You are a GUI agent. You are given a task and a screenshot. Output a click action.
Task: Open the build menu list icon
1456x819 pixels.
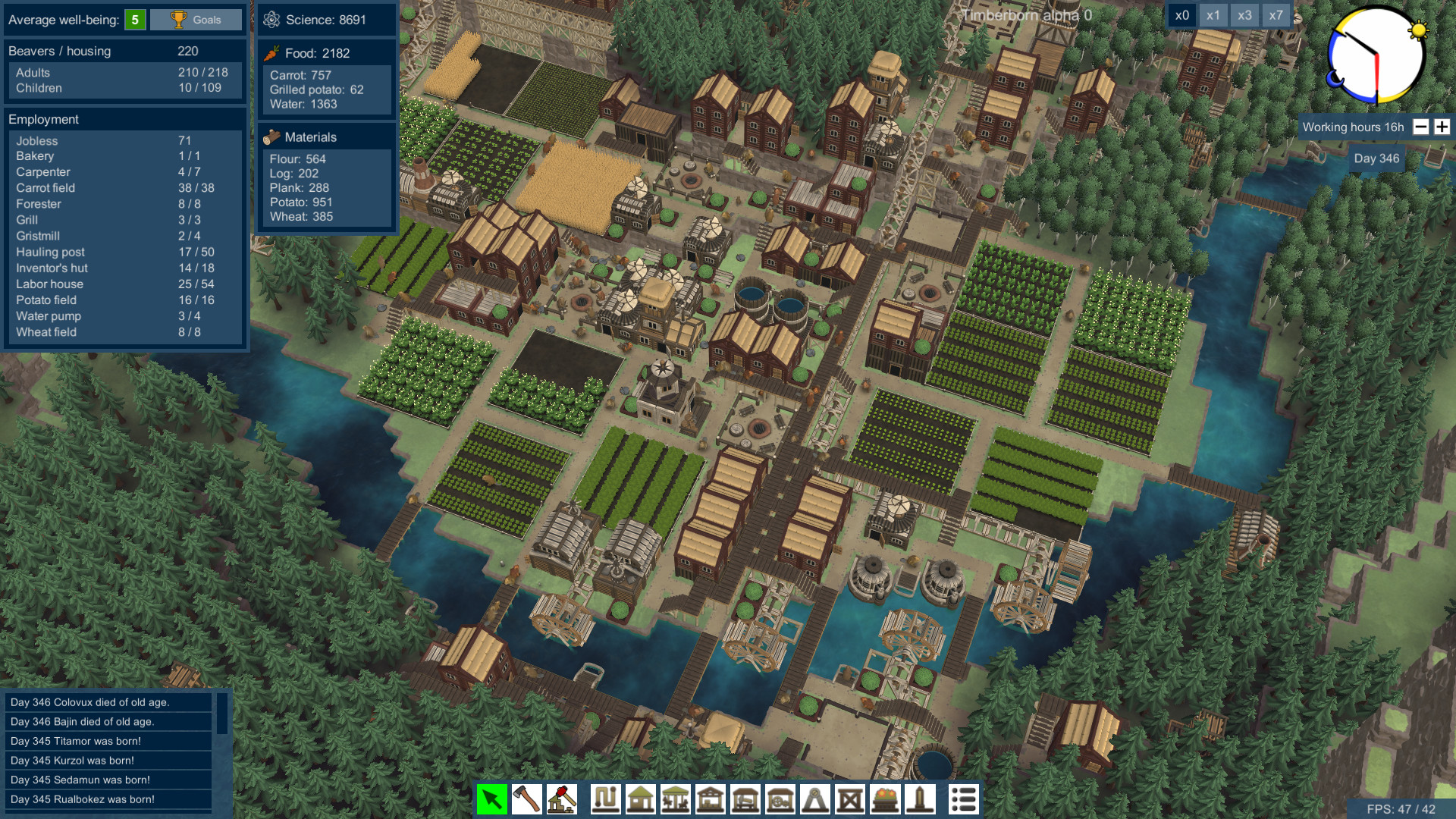[x=964, y=799]
